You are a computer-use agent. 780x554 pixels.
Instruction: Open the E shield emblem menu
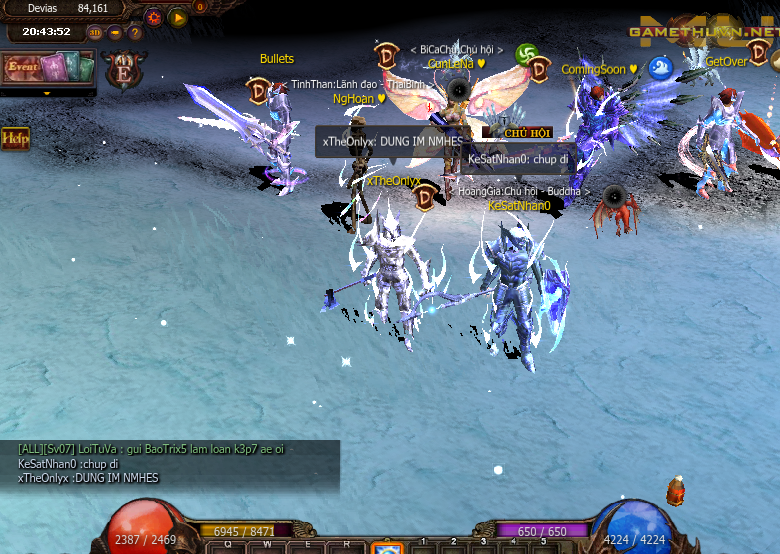pyautogui.click(x=124, y=72)
